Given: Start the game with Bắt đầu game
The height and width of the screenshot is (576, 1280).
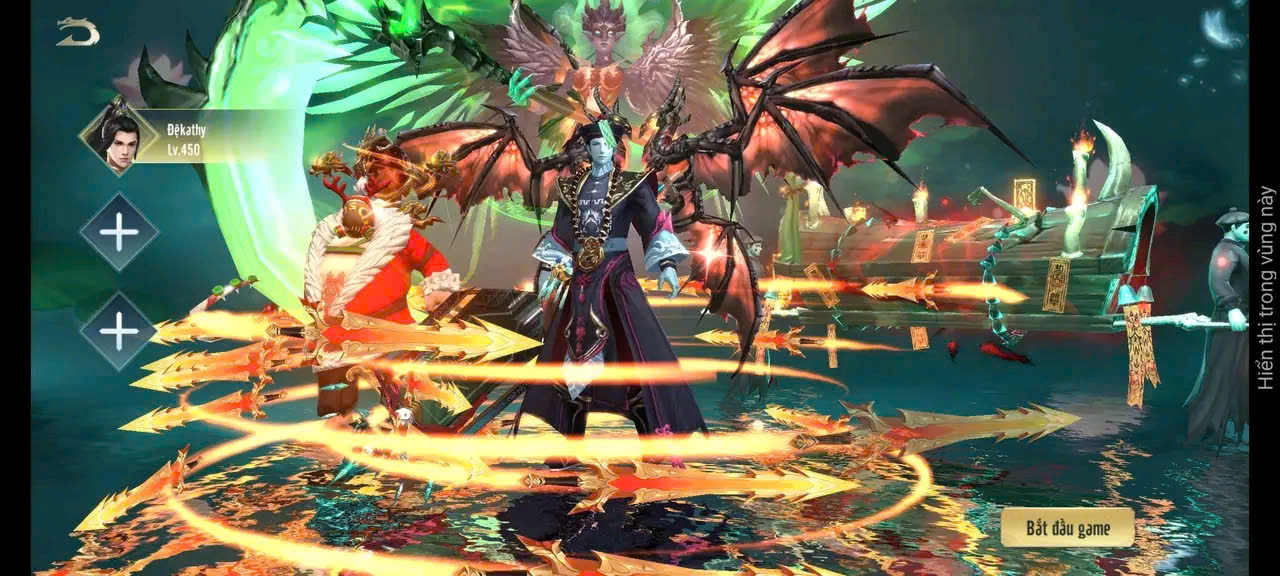Looking at the screenshot, I should tap(1067, 527).
